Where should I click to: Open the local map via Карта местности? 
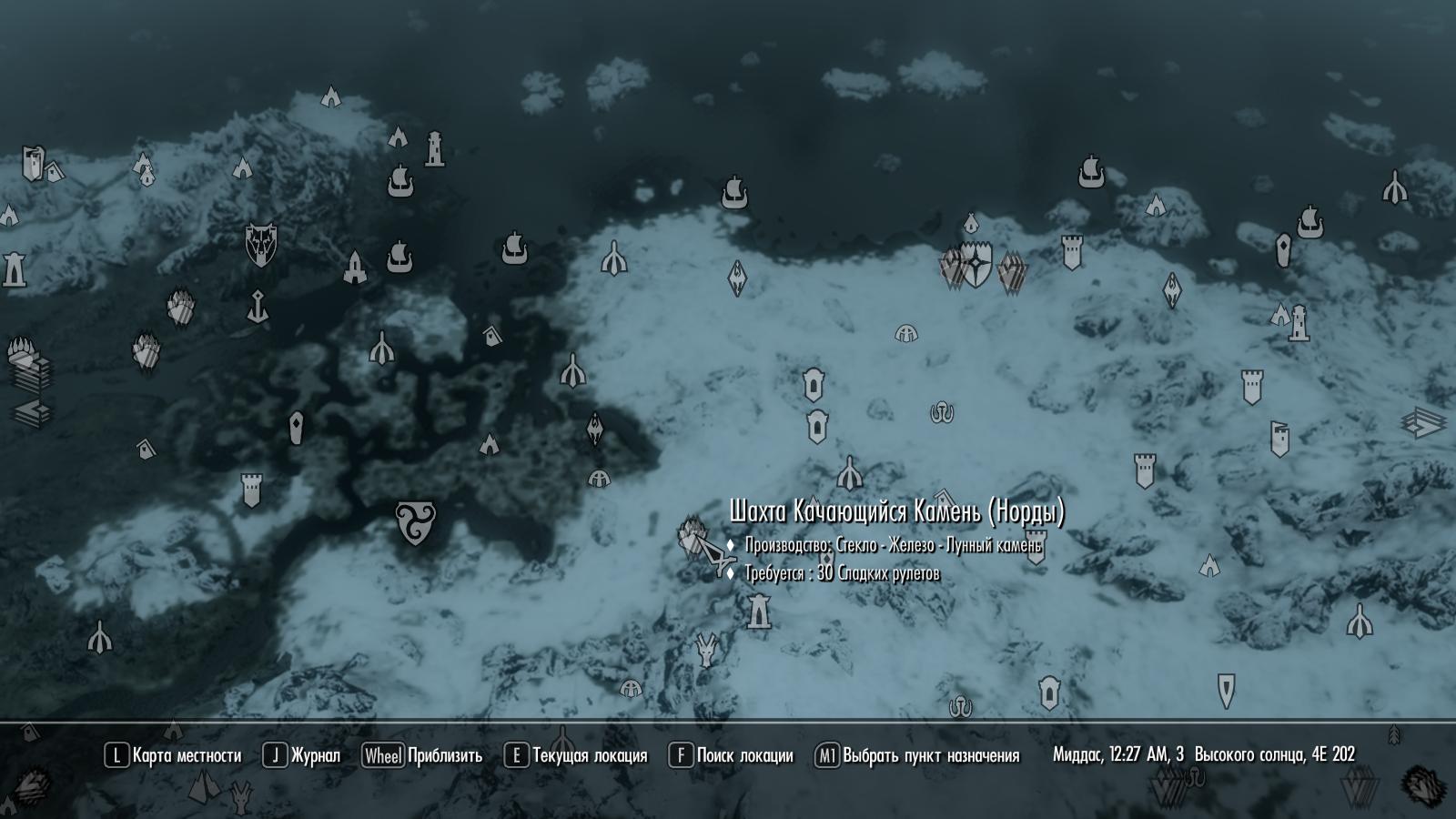[x=174, y=755]
